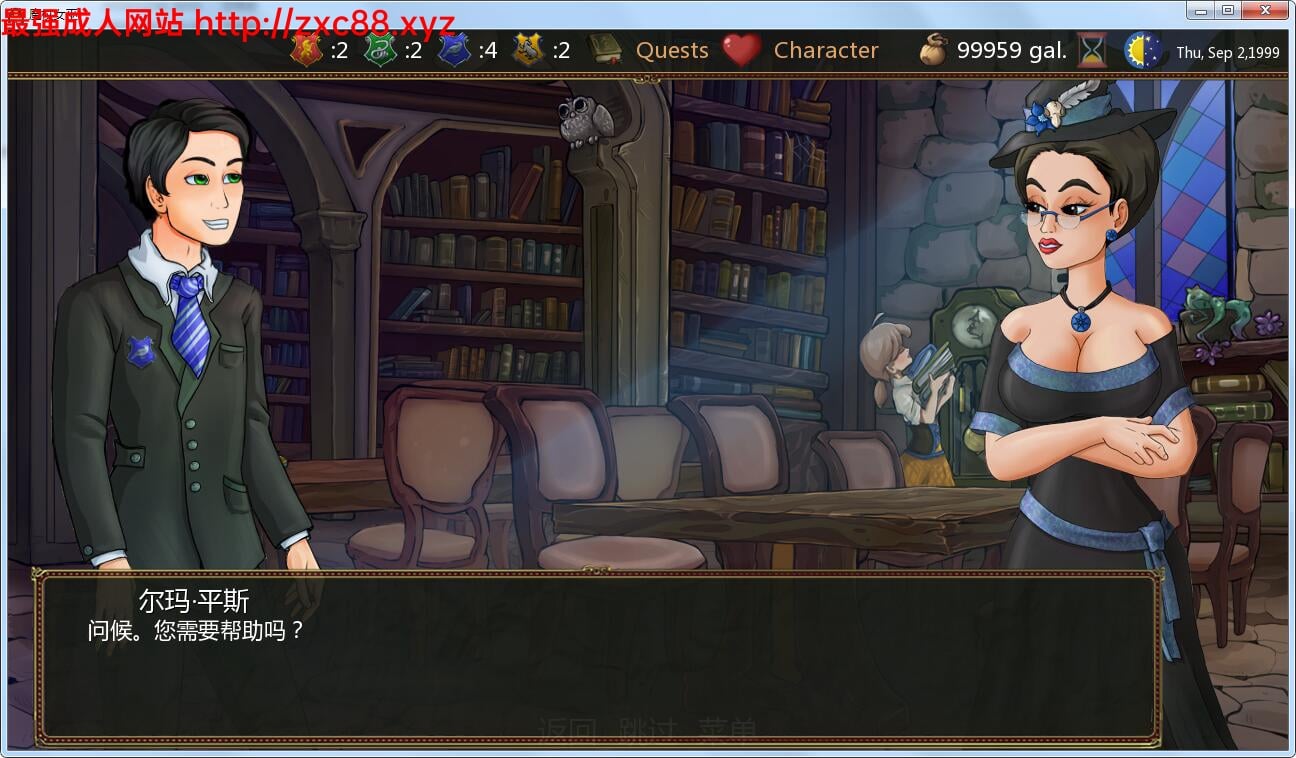Open the Character screen
Image resolution: width=1296 pixels, height=758 pixels.
pyautogui.click(x=825, y=50)
